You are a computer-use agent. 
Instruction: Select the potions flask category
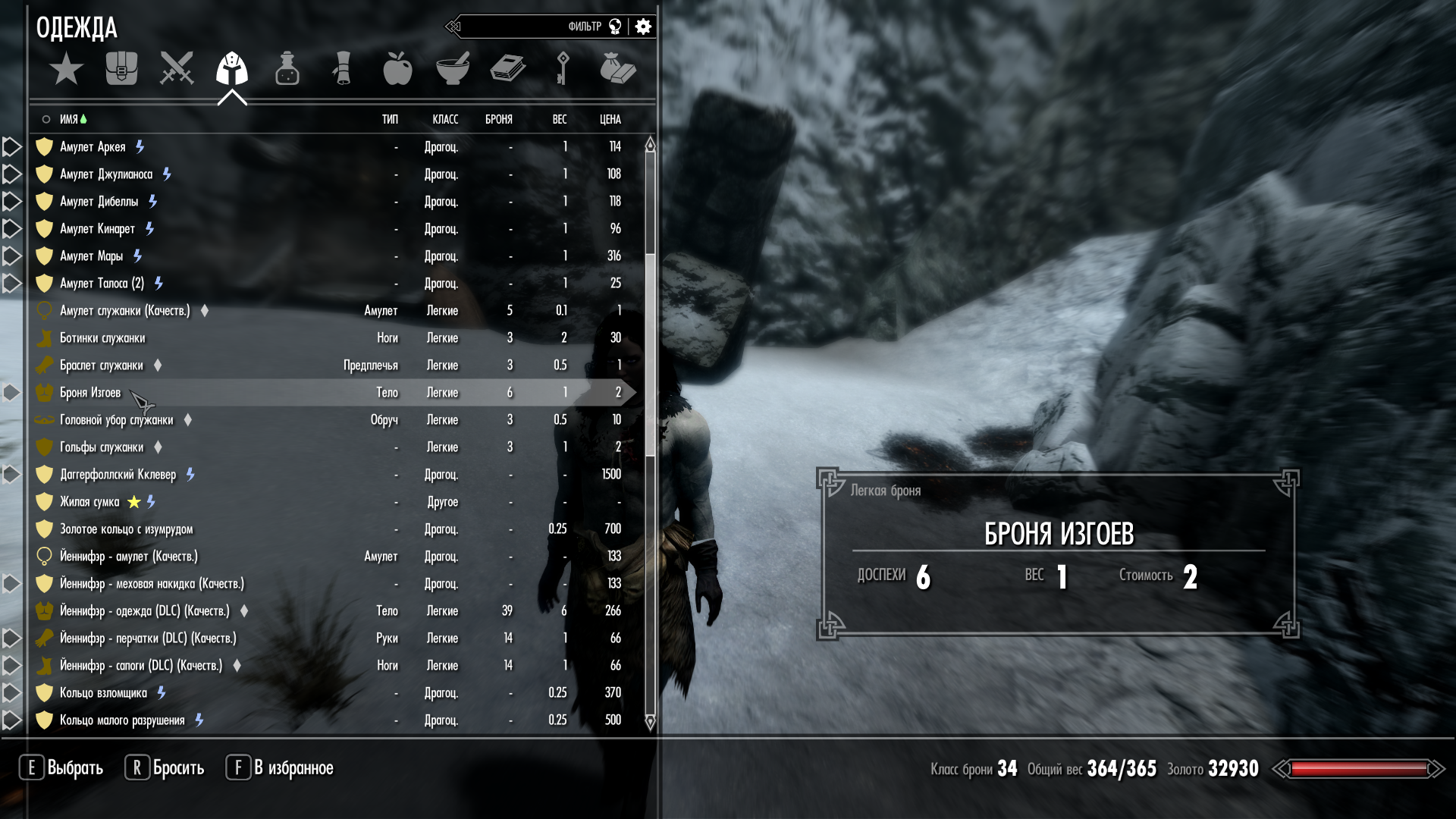pos(287,69)
